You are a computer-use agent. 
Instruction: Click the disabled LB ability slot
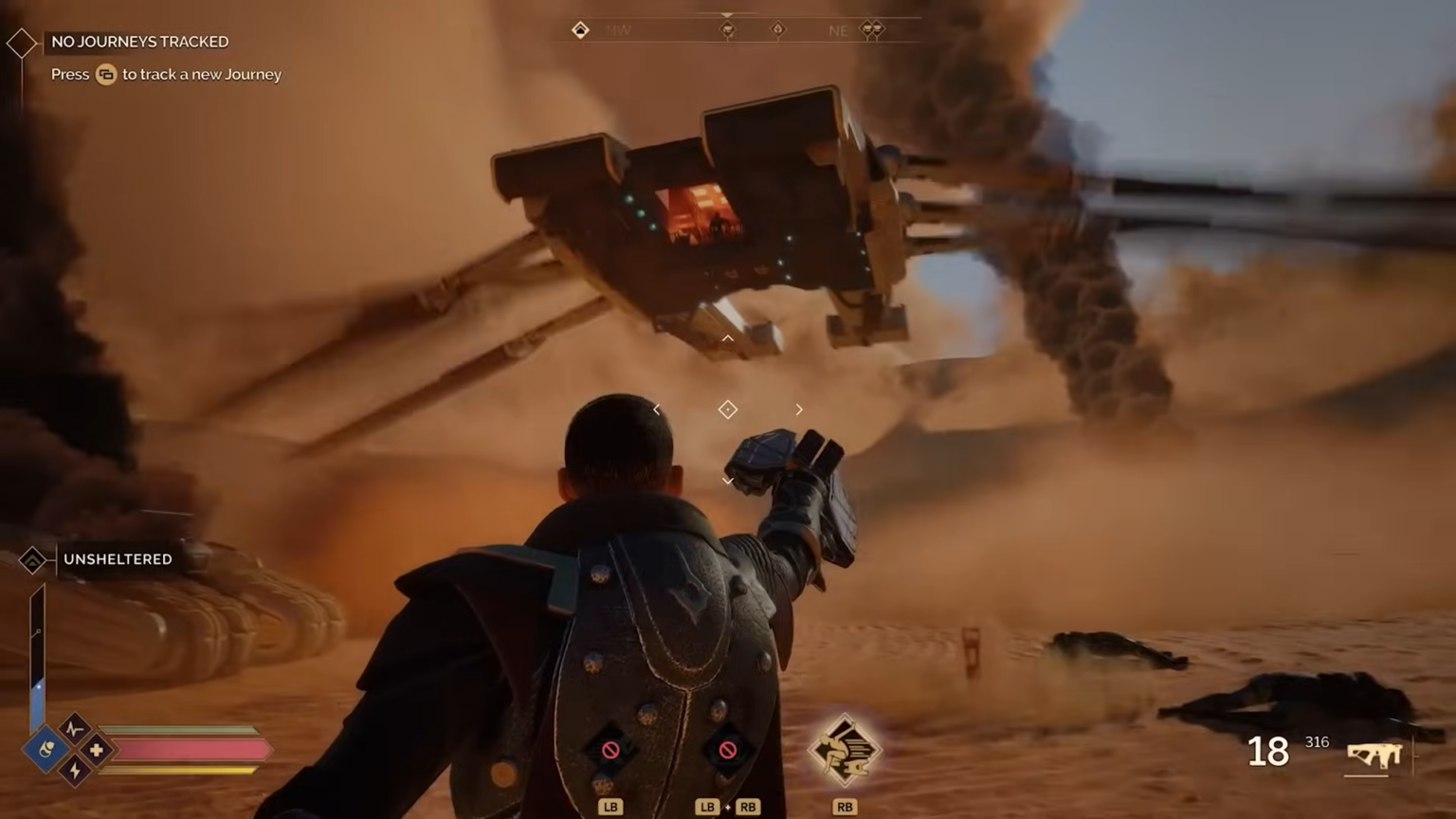[x=610, y=749]
